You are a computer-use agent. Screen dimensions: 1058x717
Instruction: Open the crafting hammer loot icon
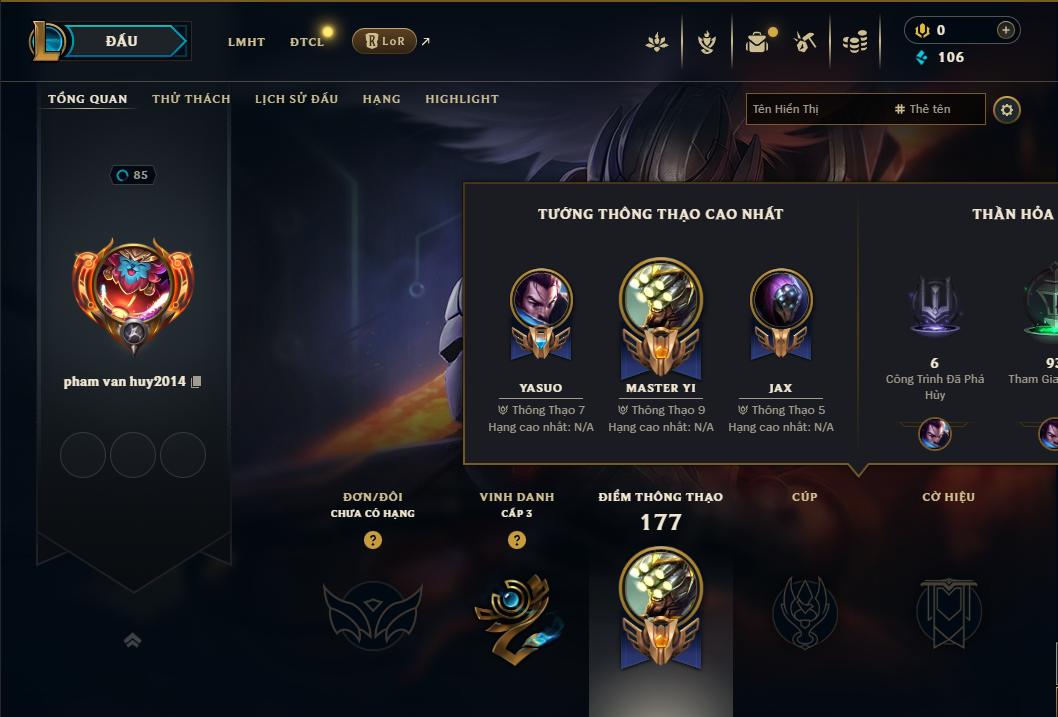805,42
